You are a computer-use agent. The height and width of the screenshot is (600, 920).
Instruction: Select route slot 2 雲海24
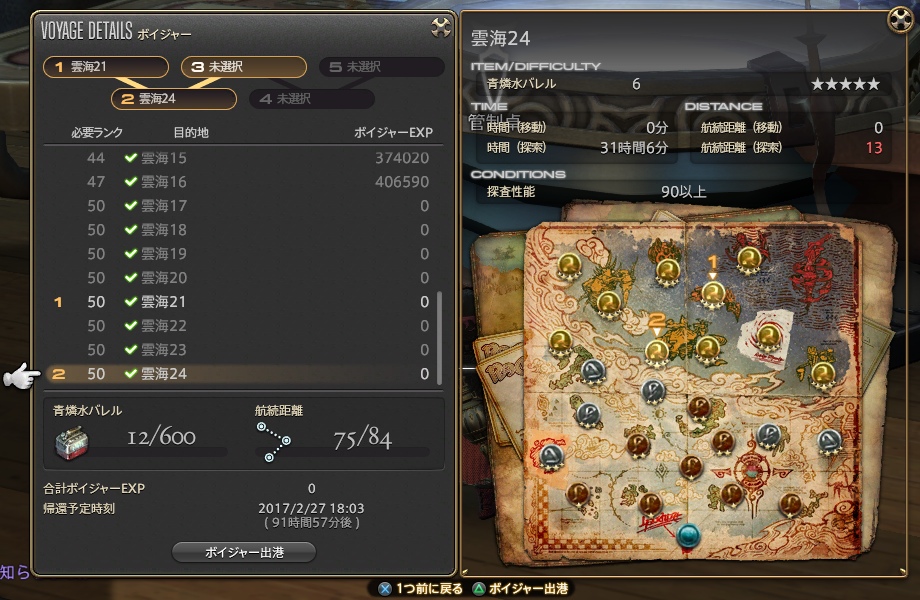[x=173, y=99]
